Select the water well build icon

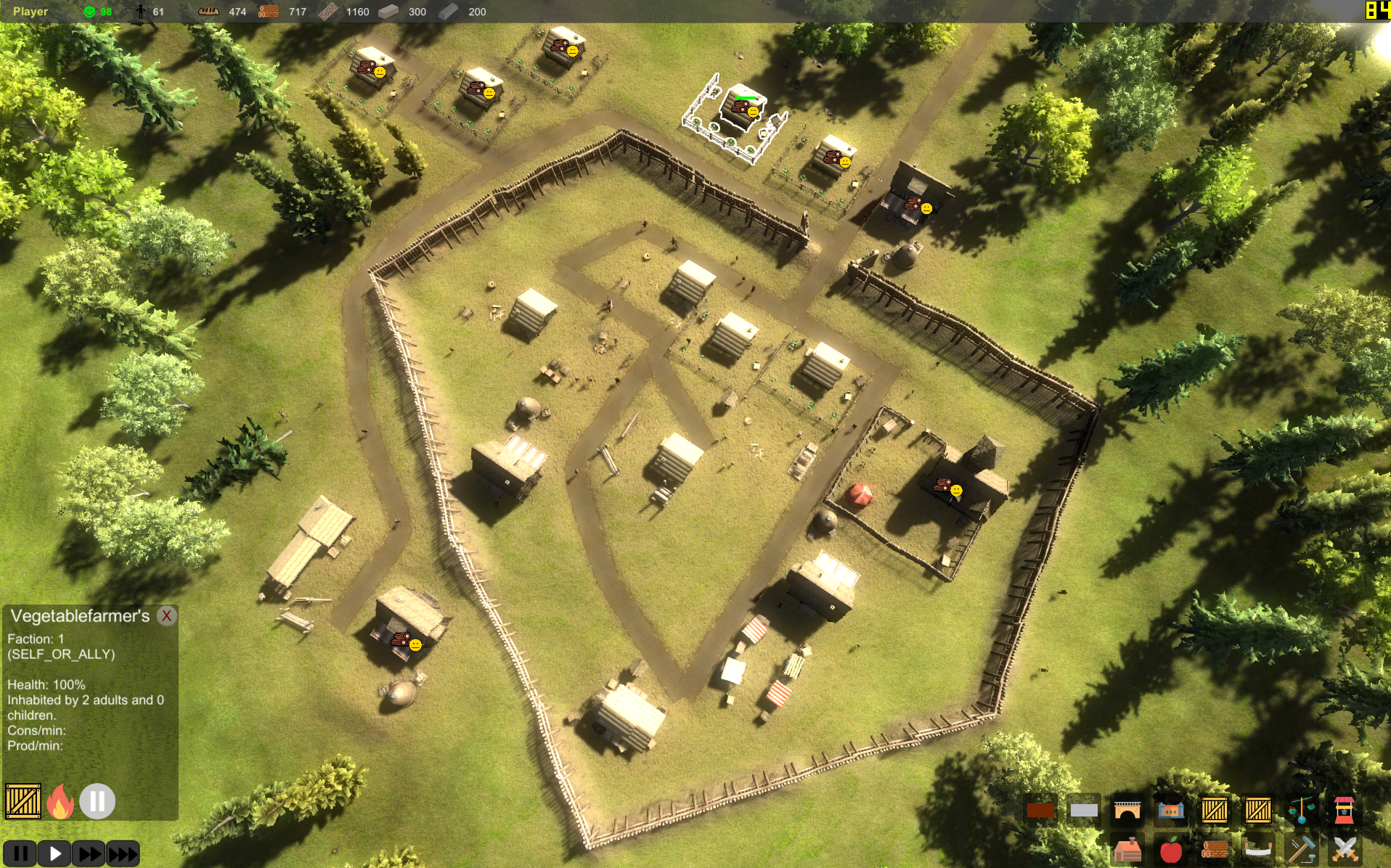coord(1345,810)
